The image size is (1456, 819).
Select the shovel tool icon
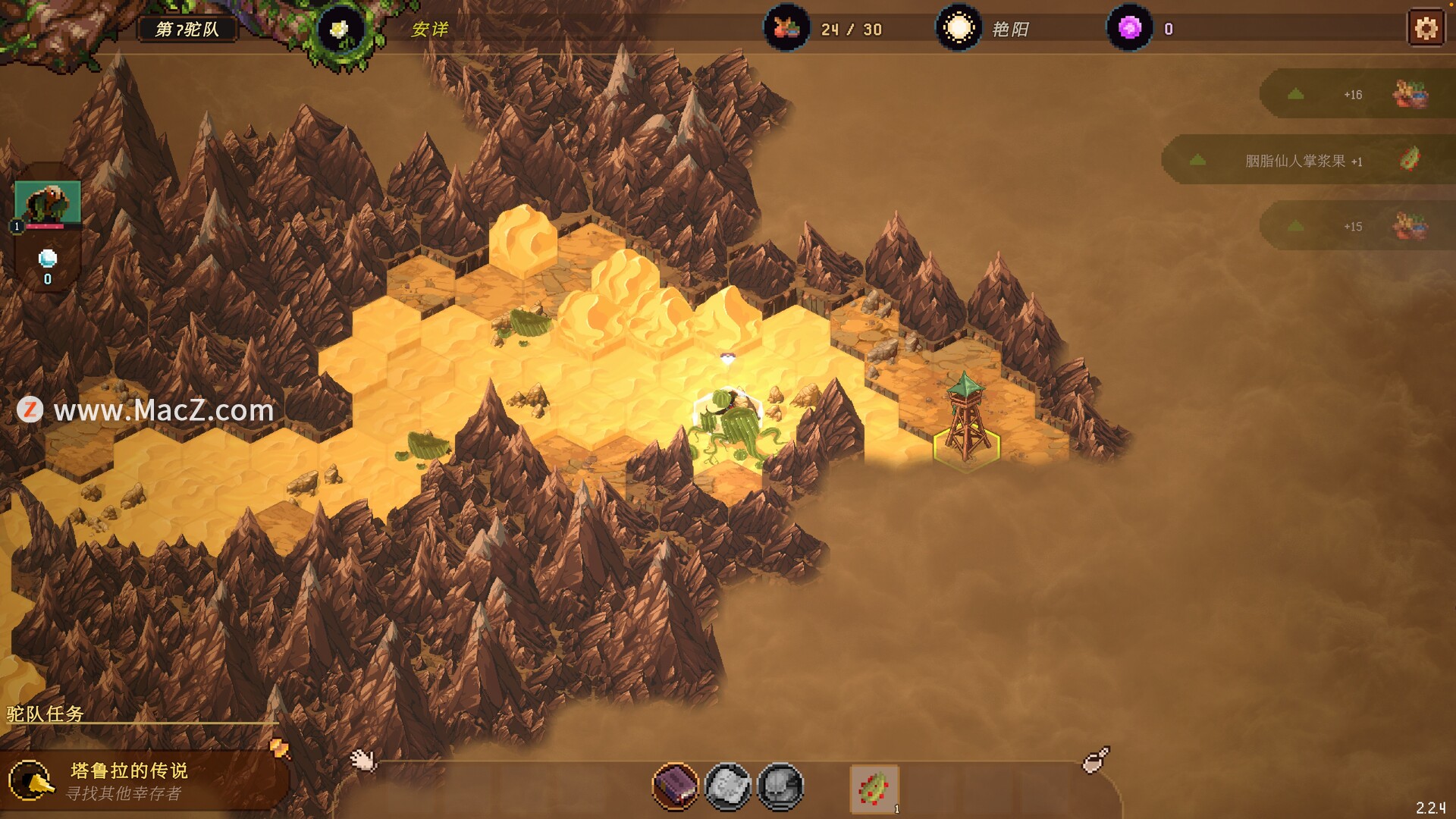[x=1095, y=759]
